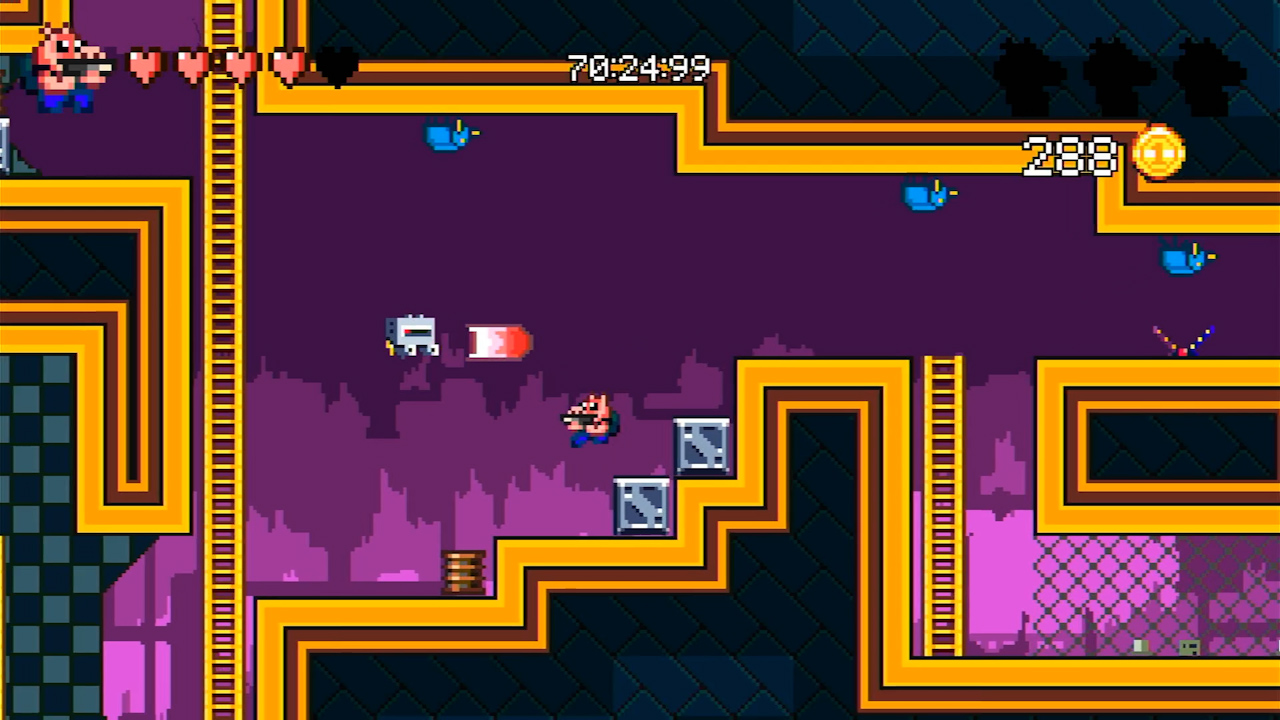This screenshot has width=1280, height=720.
Task: Click the 288 coin counter text
Action: (x=1070, y=156)
